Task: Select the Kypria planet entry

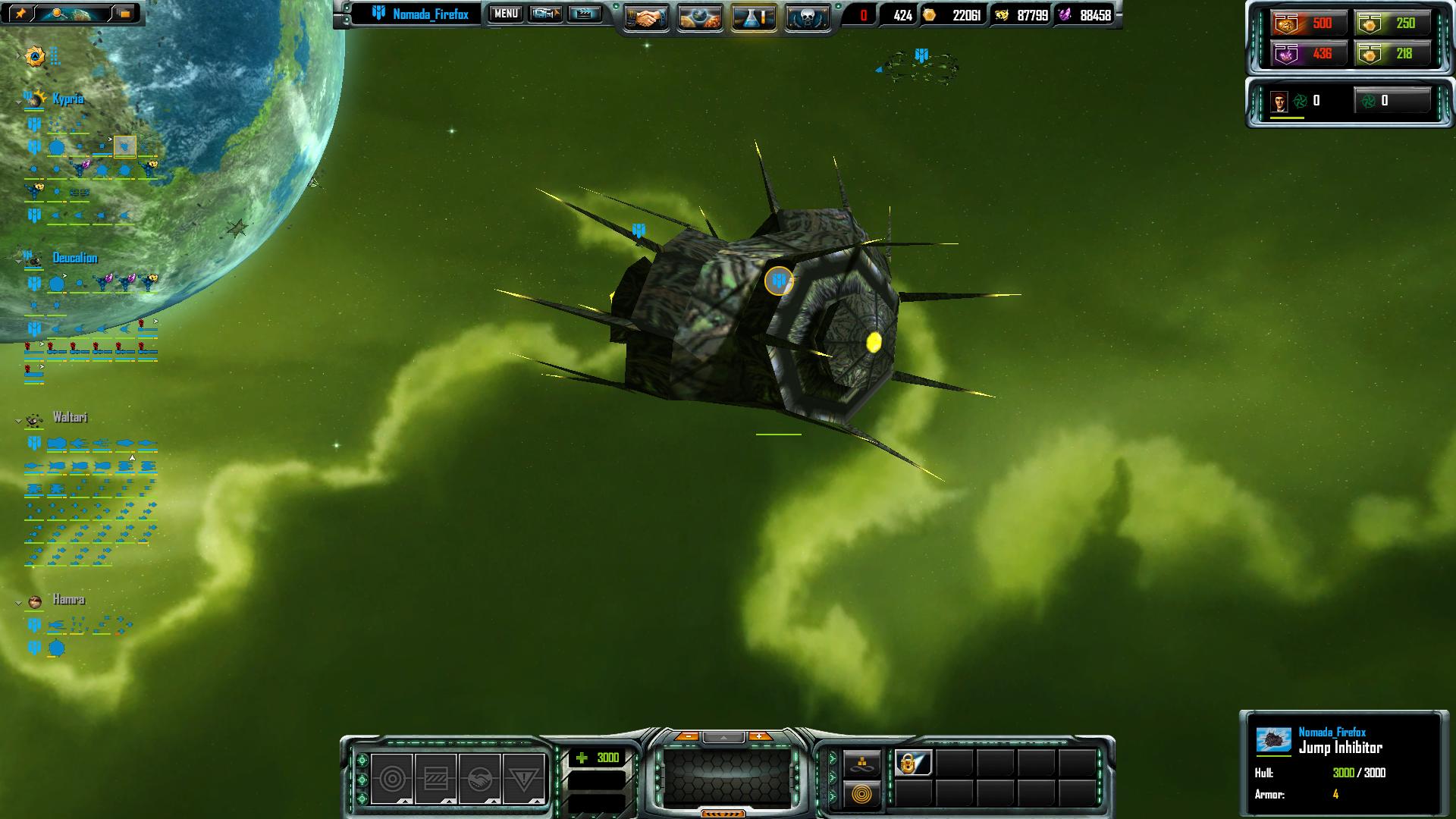Action: click(67, 99)
